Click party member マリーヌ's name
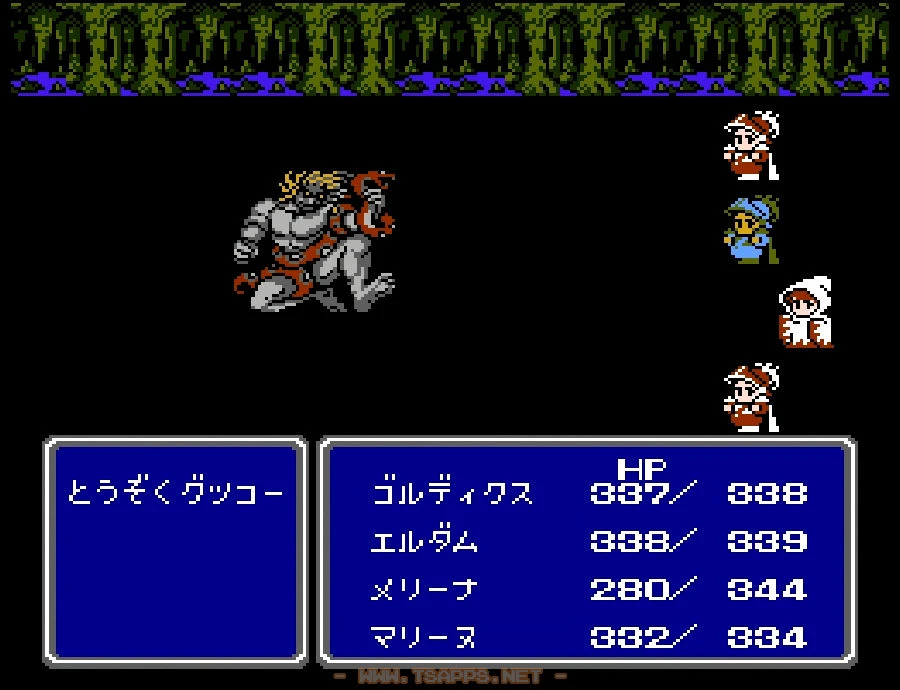The image size is (900, 690). point(424,637)
